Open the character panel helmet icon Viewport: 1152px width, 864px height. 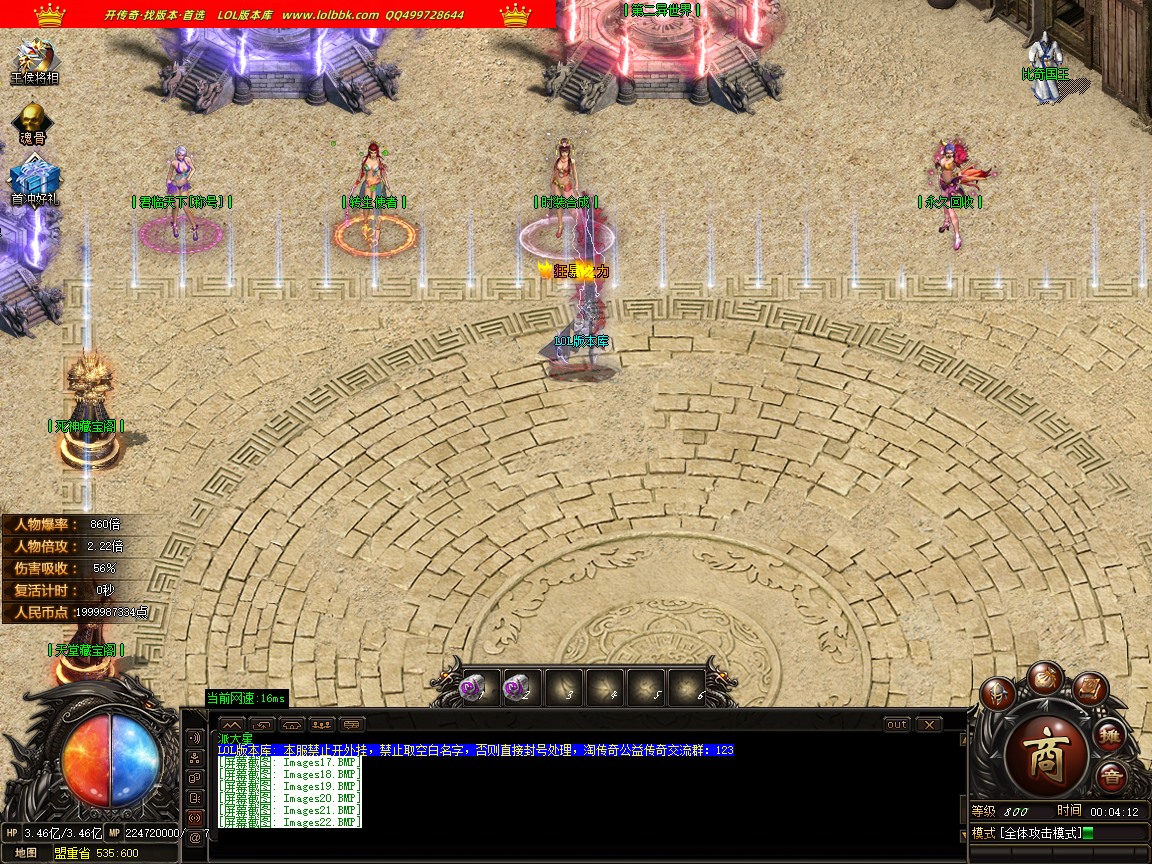(998, 693)
